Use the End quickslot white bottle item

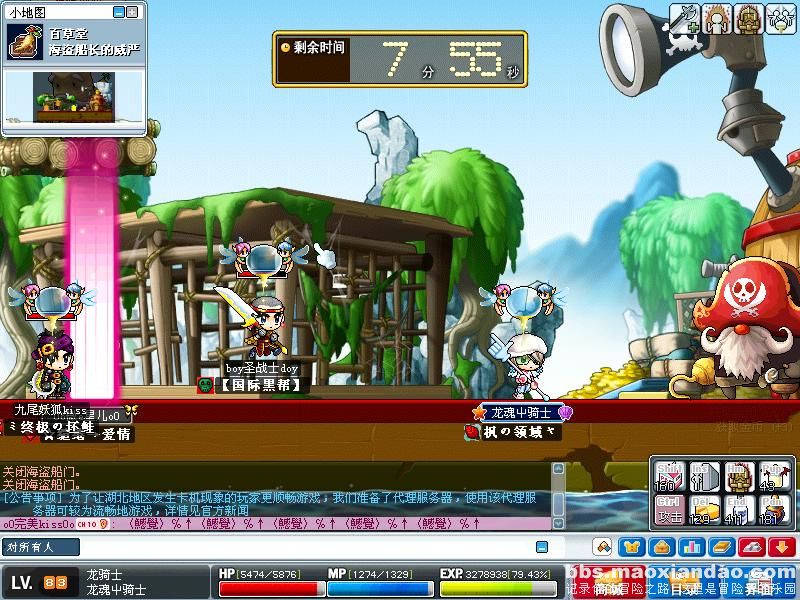tap(738, 511)
